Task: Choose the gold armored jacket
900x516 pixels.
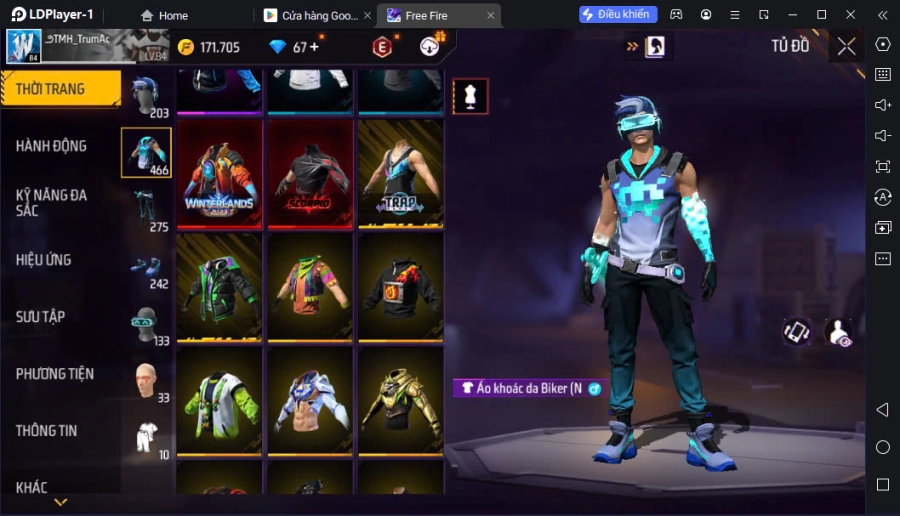Action: 400,401
